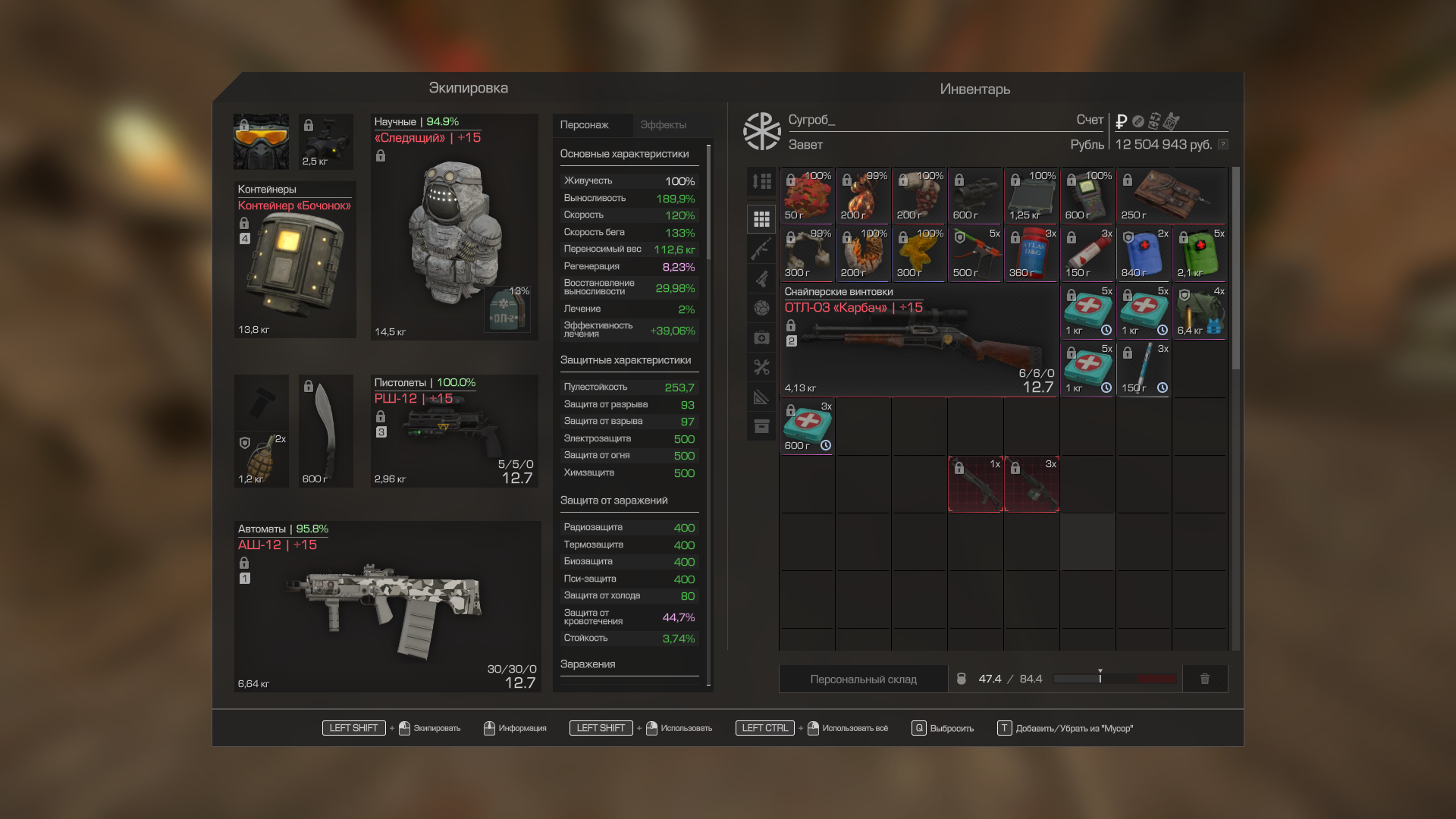Open the «Бочонок» container slot

[x=294, y=260]
